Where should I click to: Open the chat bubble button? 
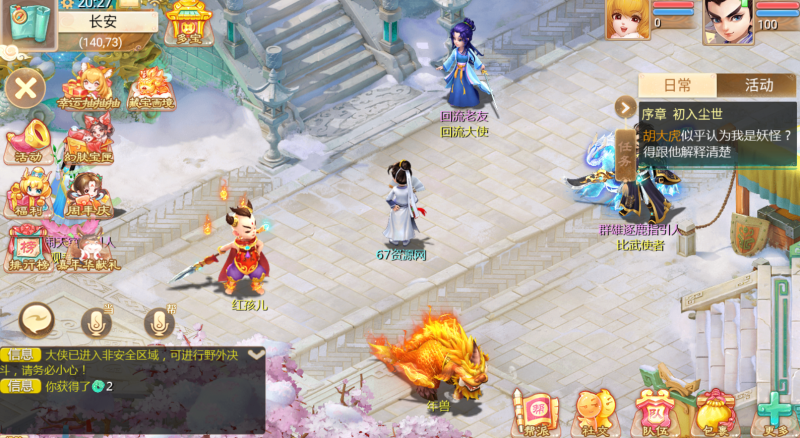[38, 320]
